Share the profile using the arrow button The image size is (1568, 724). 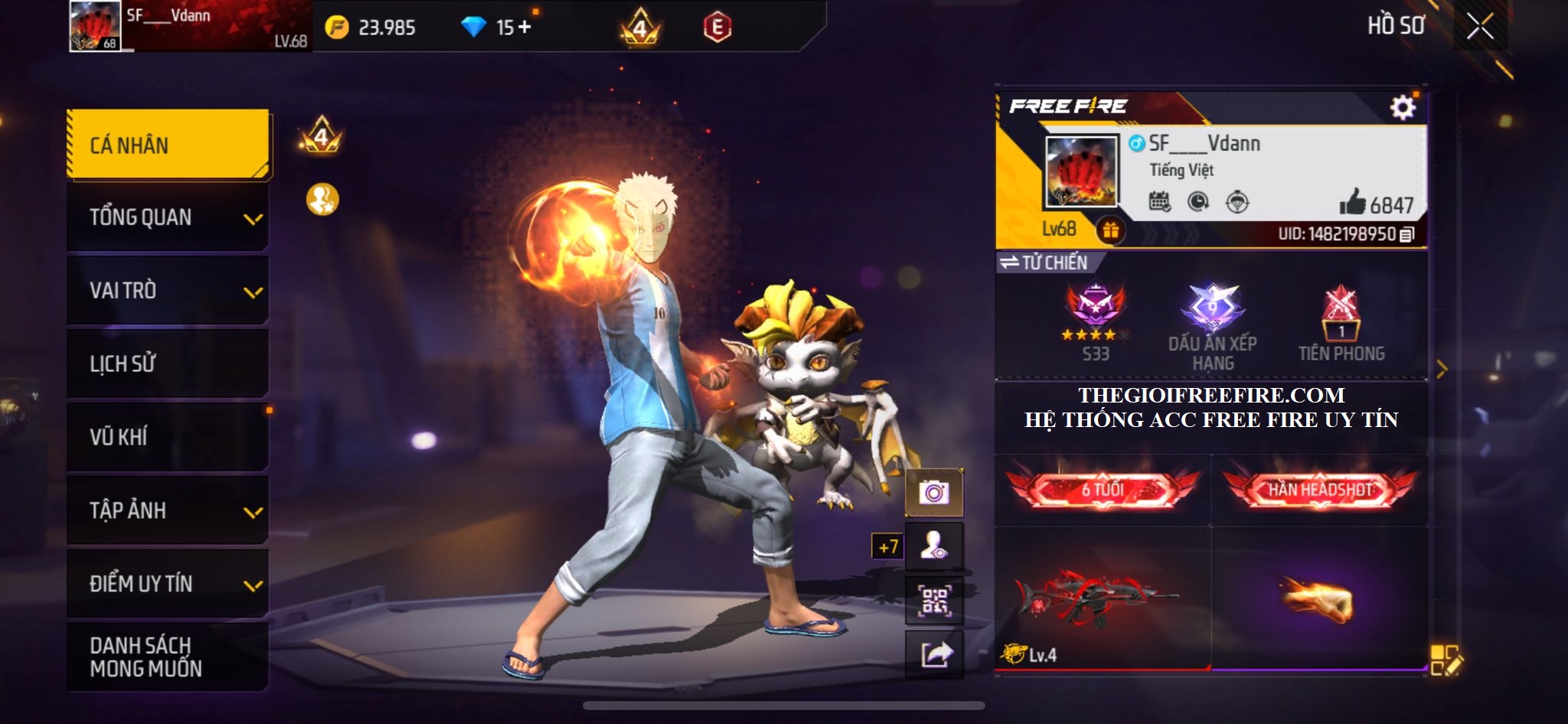pyautogui.click(x=934, y=654)
